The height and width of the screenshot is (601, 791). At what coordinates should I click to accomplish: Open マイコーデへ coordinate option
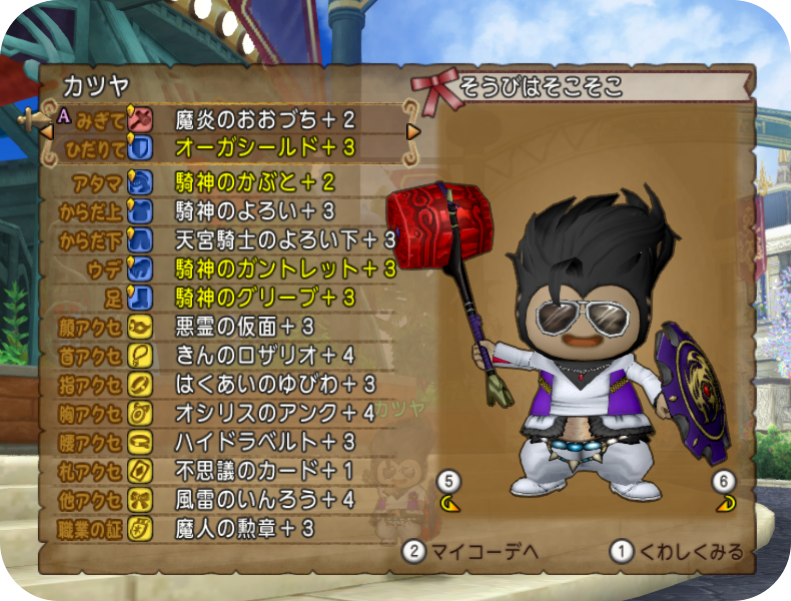tap(456, 551)
